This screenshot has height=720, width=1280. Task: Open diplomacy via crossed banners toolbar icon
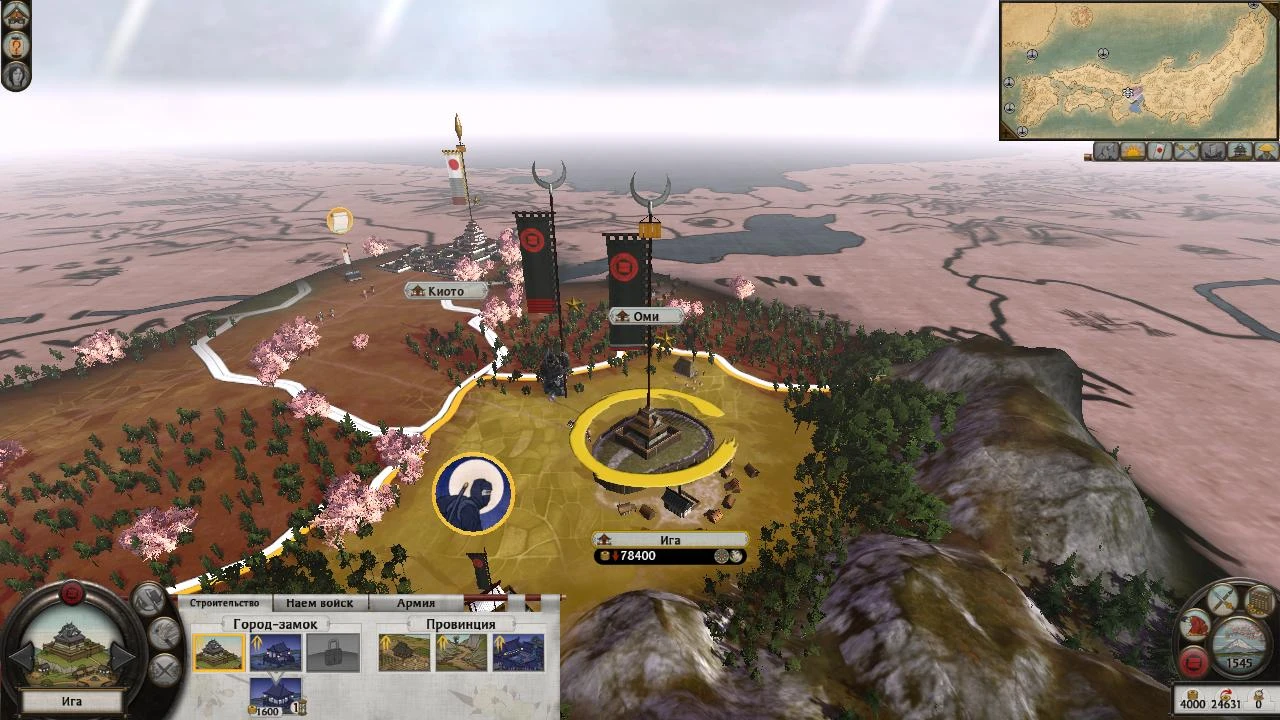[x=1184, y=152]
